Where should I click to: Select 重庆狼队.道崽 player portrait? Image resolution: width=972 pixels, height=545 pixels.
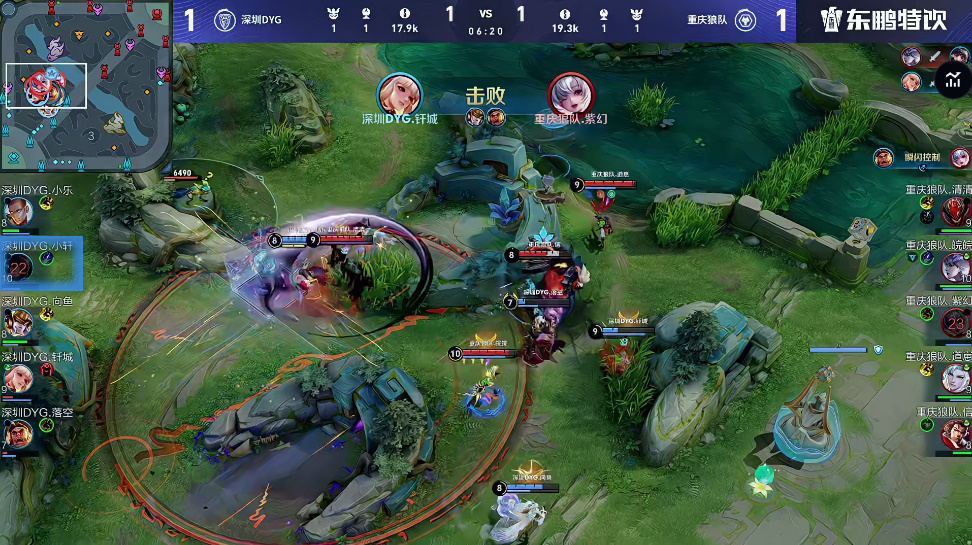[953, 378]
